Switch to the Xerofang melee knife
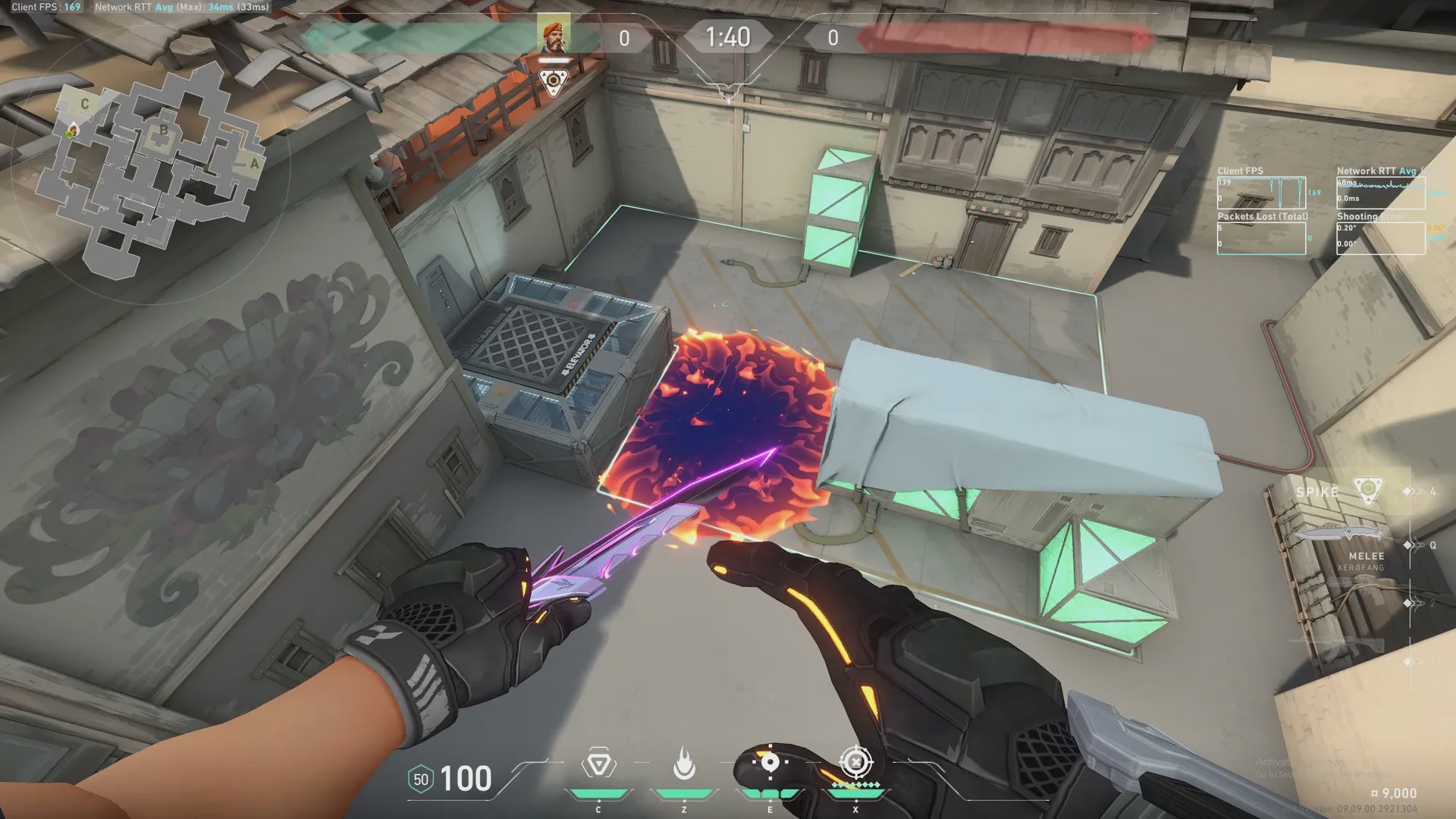The height and width of the screenshot is (819, 1456). point(1342,533)
